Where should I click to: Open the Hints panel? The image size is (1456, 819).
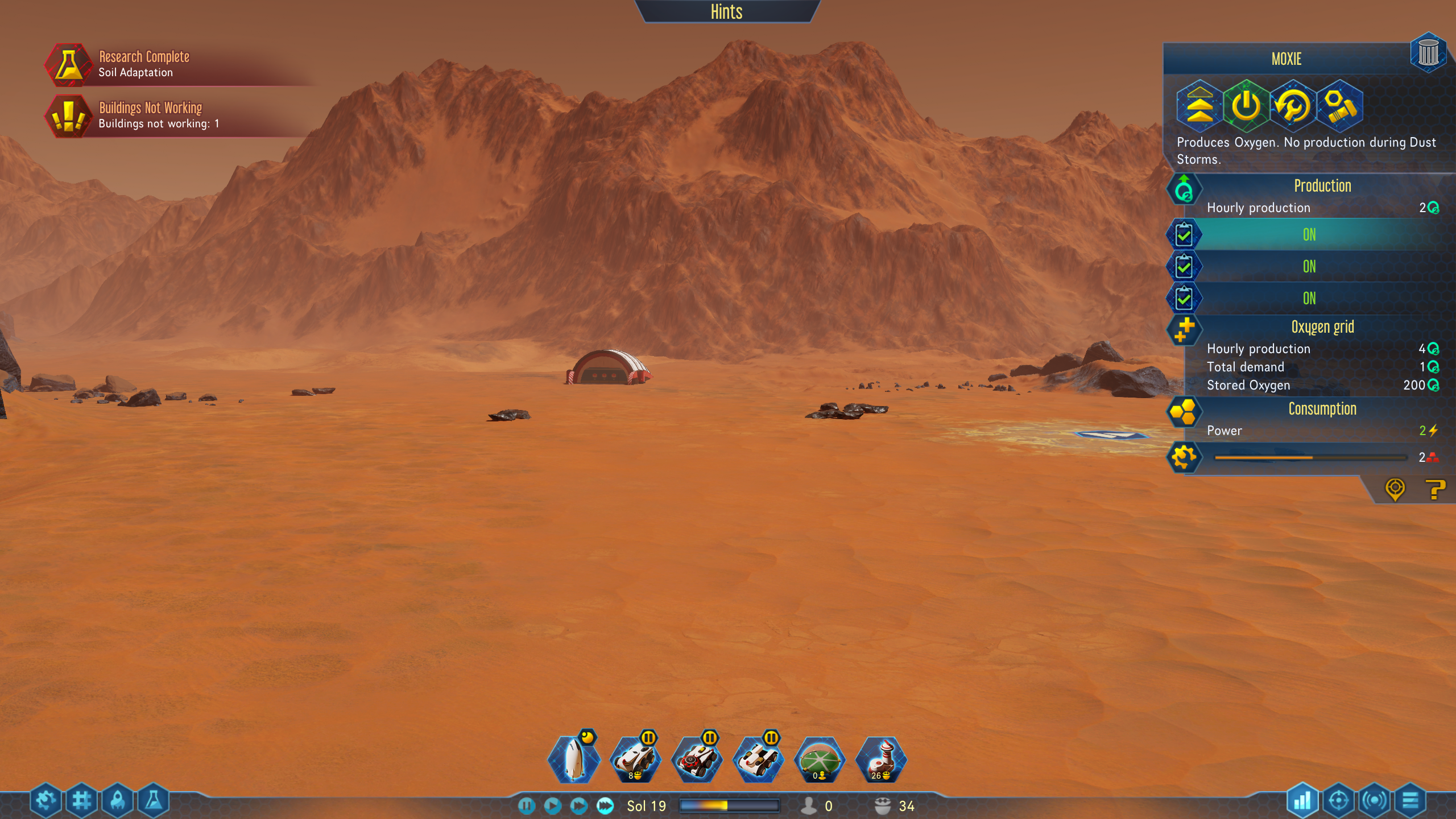click(x=726, y=11)
